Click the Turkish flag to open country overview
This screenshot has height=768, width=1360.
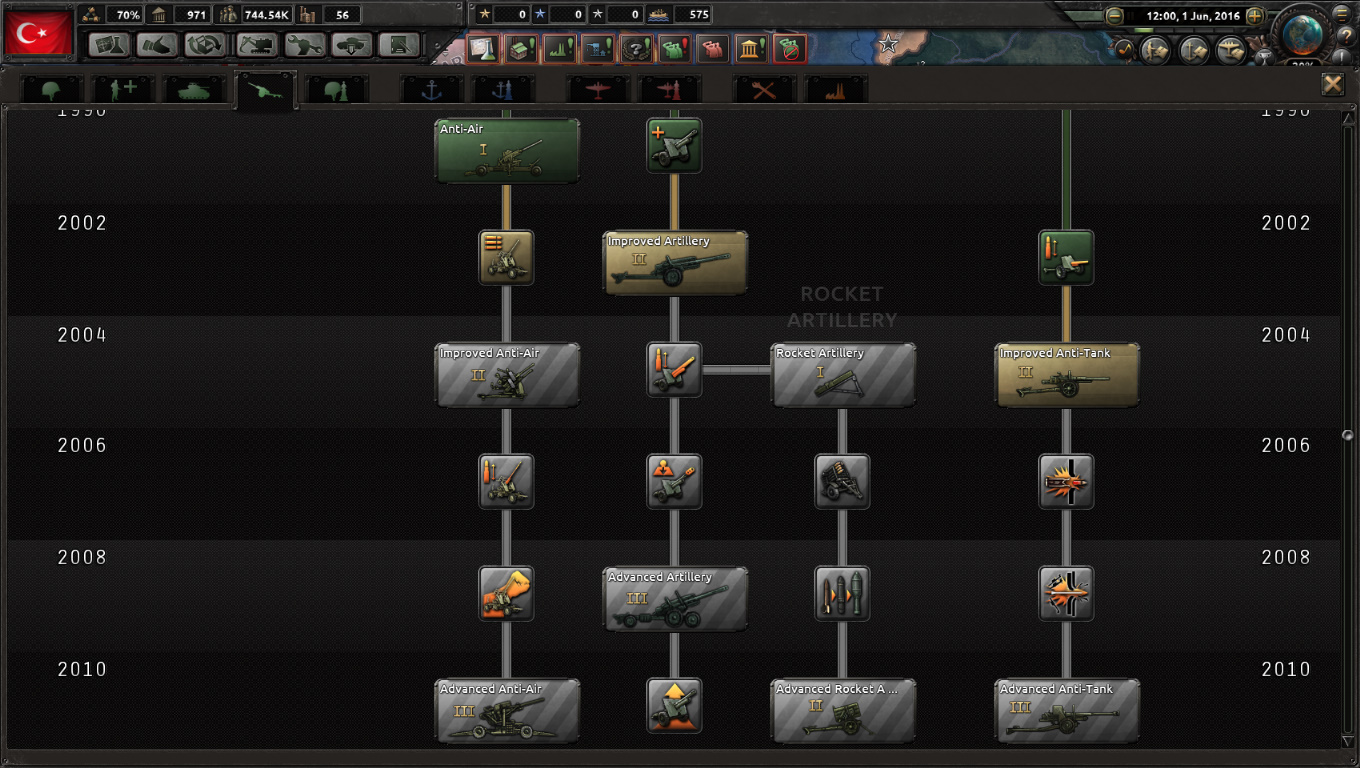coord(38,33)
